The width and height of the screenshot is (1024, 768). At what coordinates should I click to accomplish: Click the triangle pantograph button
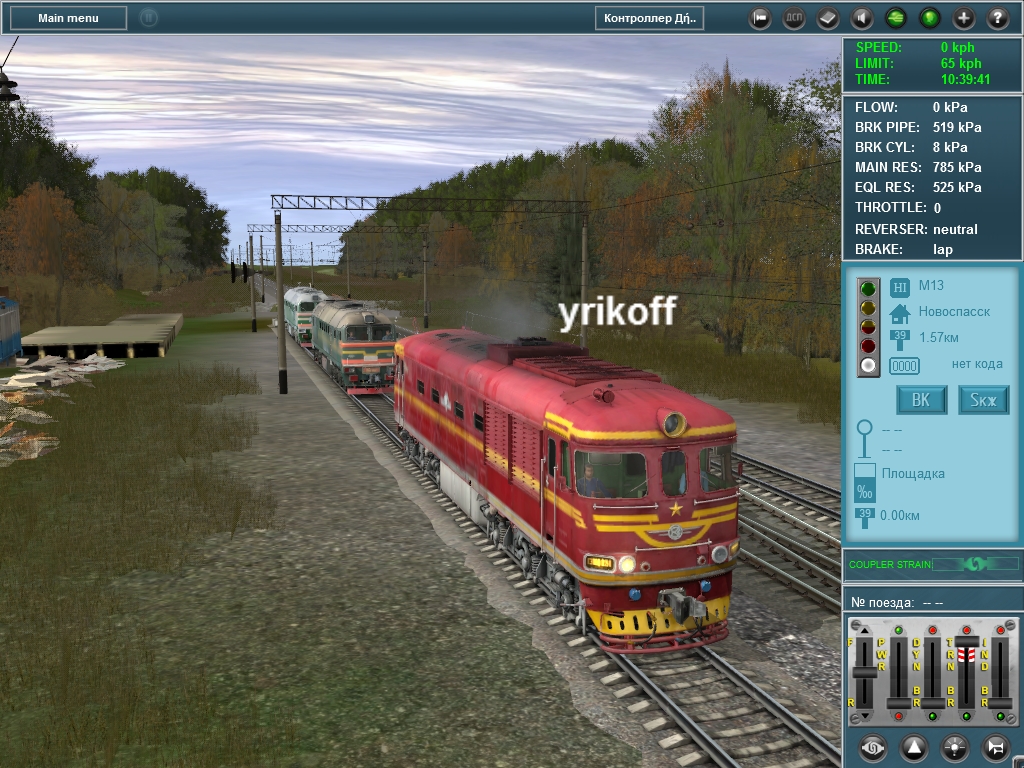click(914, 747)
